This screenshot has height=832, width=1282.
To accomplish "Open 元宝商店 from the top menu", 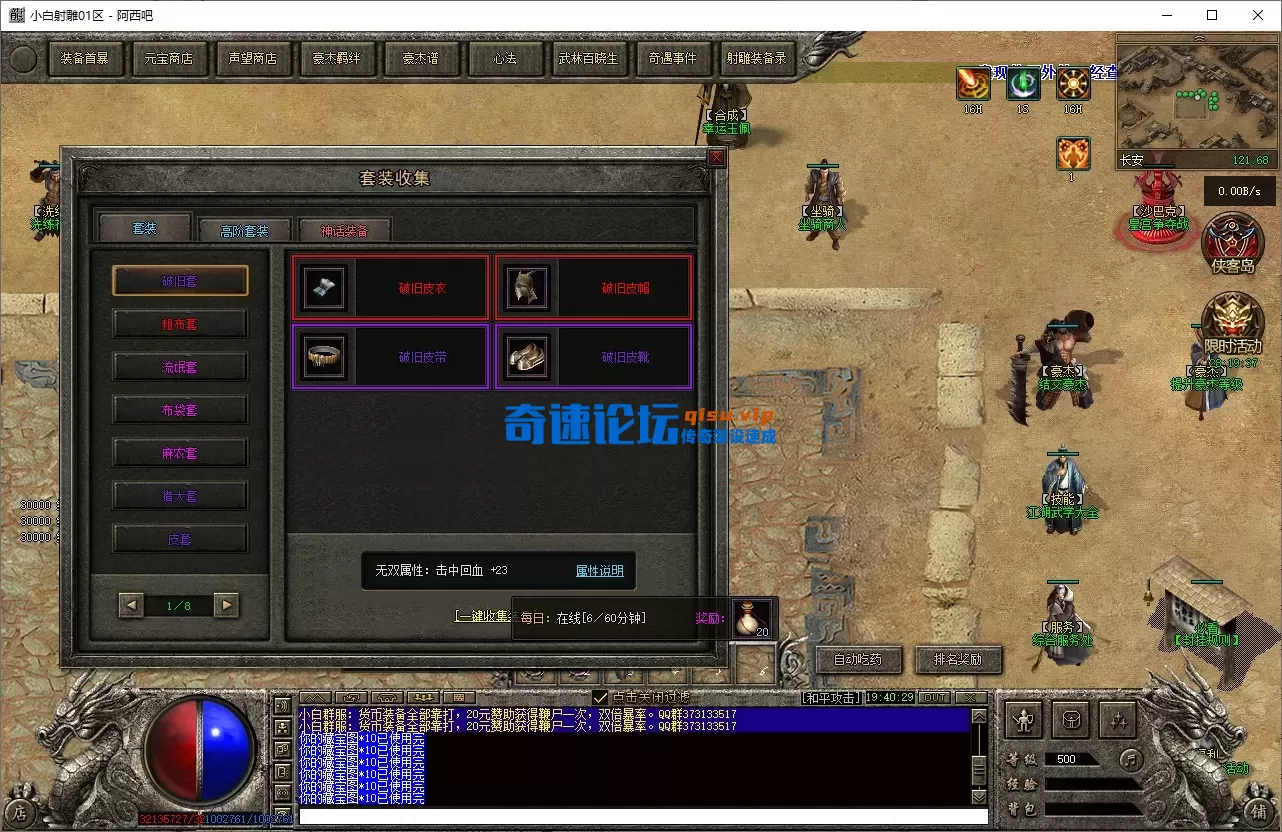I will point(169,58).
